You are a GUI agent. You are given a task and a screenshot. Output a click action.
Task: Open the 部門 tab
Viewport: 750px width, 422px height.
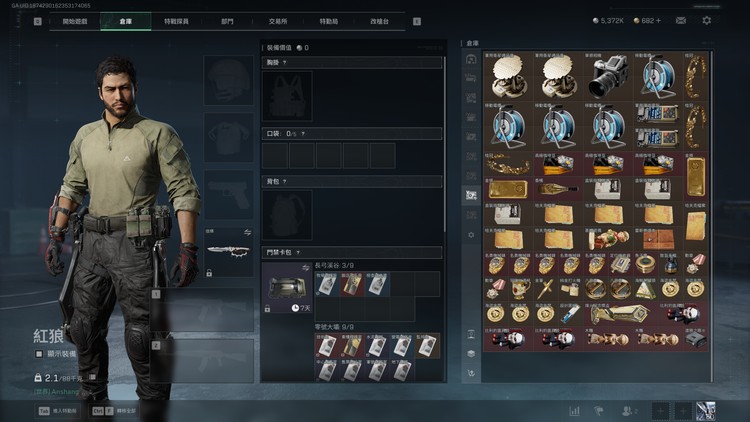[229, 21]
